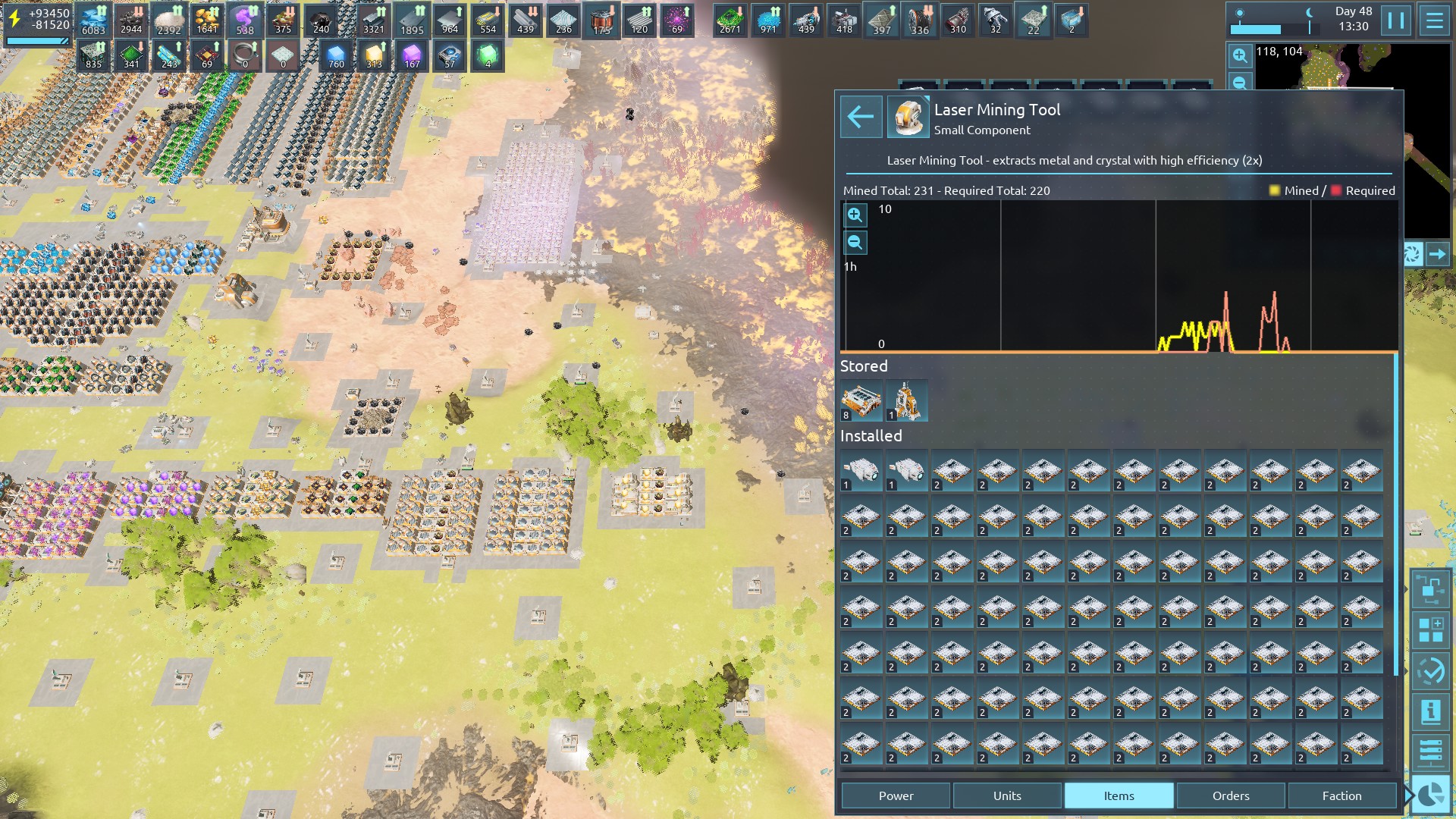Zoom in on the mining graph
This screenshot has width=1456, height=819.
[855, 215]
